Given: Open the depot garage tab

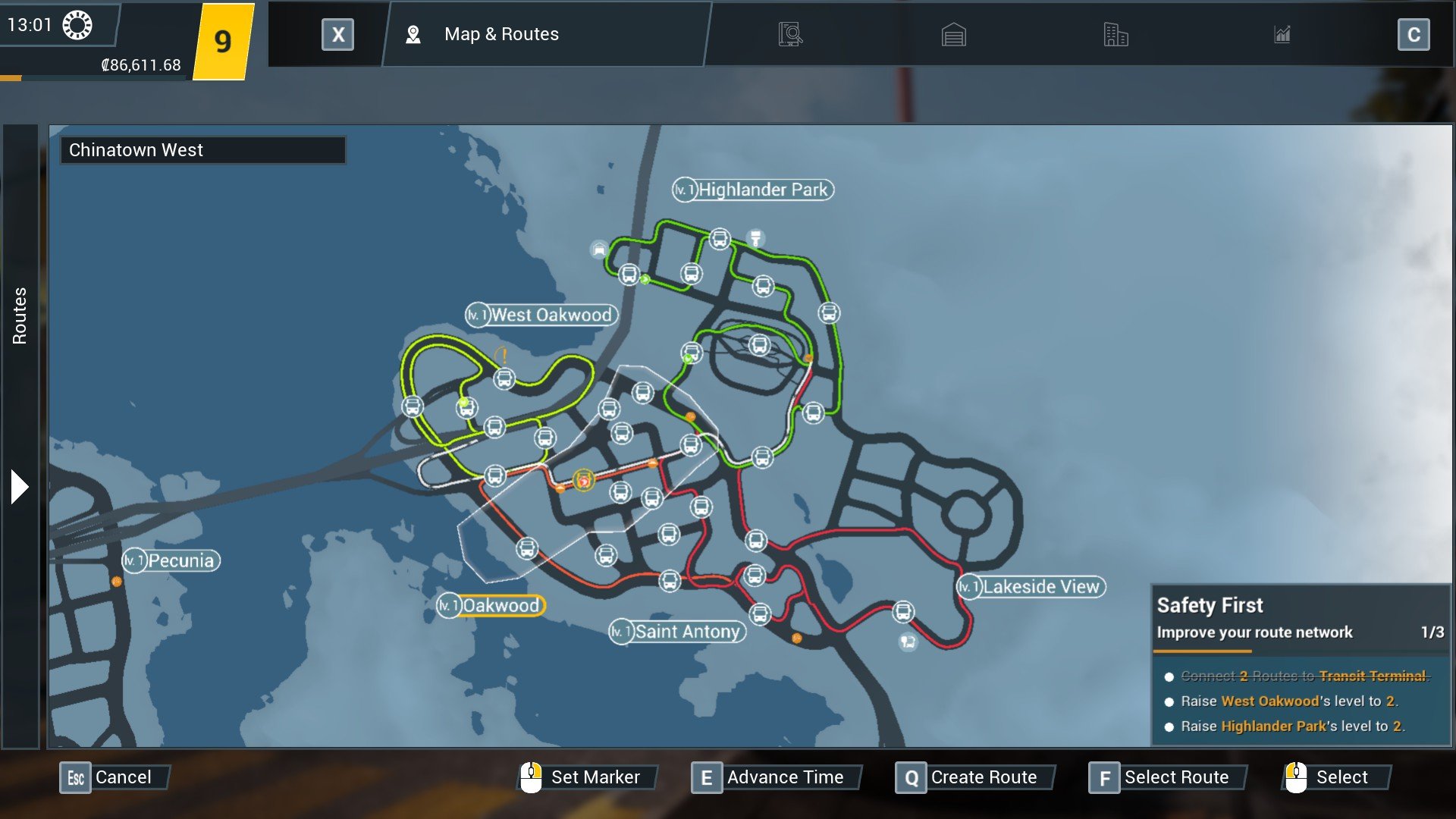Looking at the screenshot, I should tap(953, 35).
